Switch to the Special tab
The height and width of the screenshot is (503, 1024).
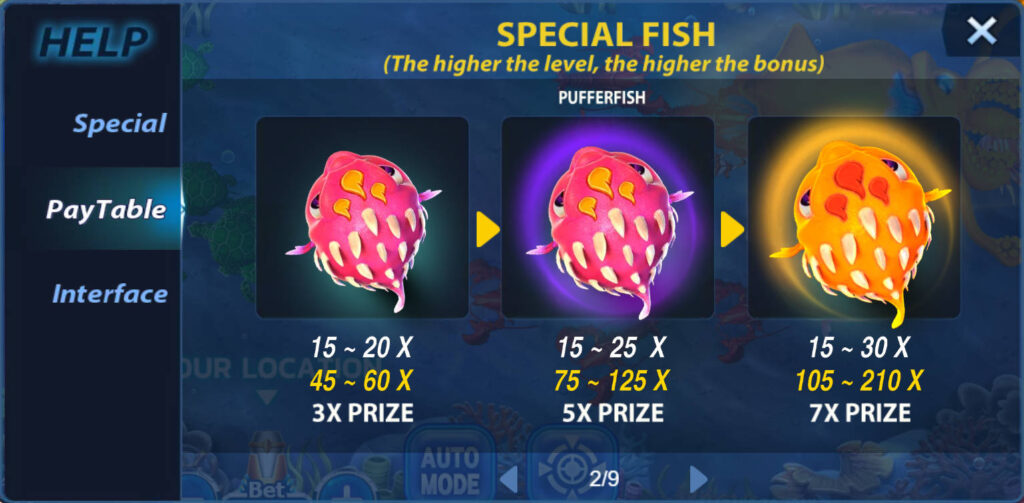point(119,124)
